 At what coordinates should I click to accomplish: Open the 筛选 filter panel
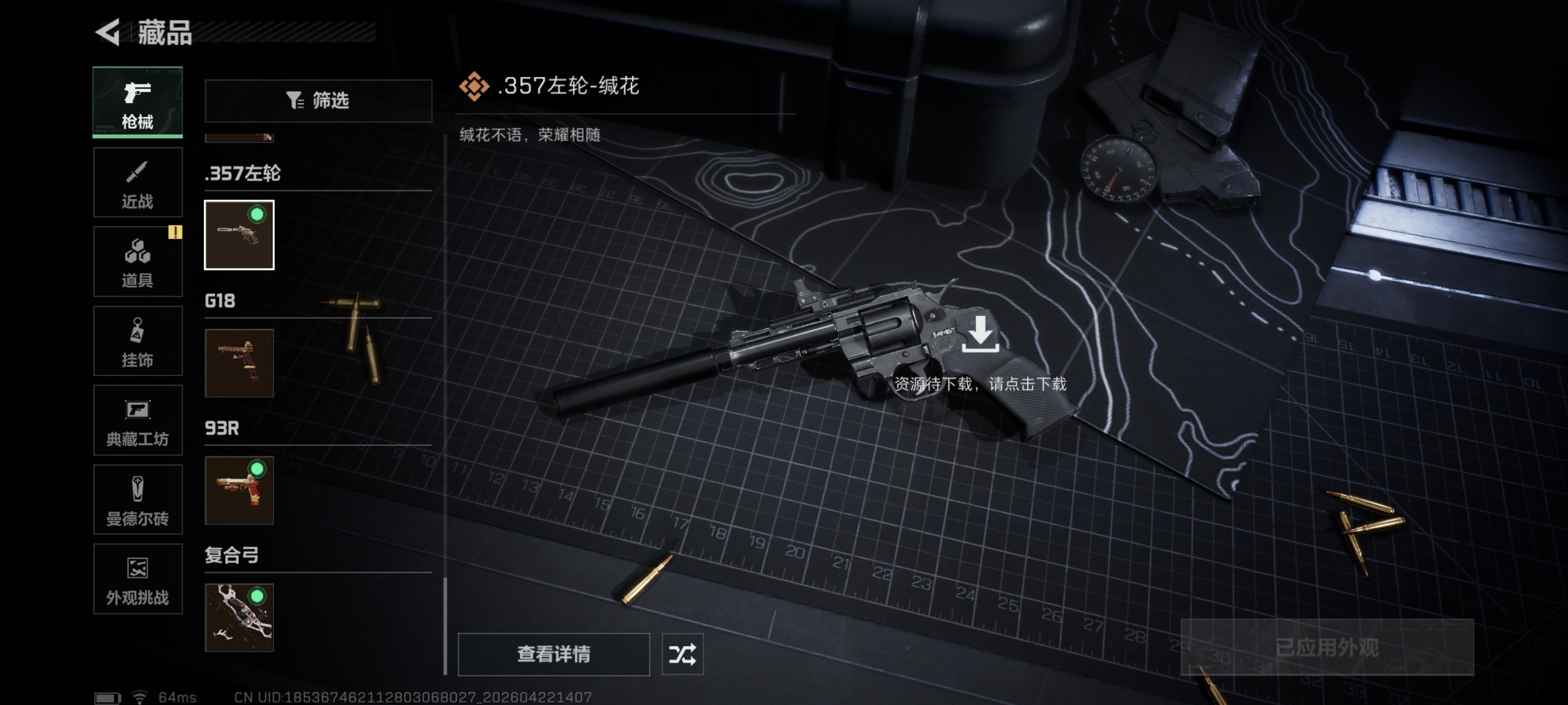point(317,100)
